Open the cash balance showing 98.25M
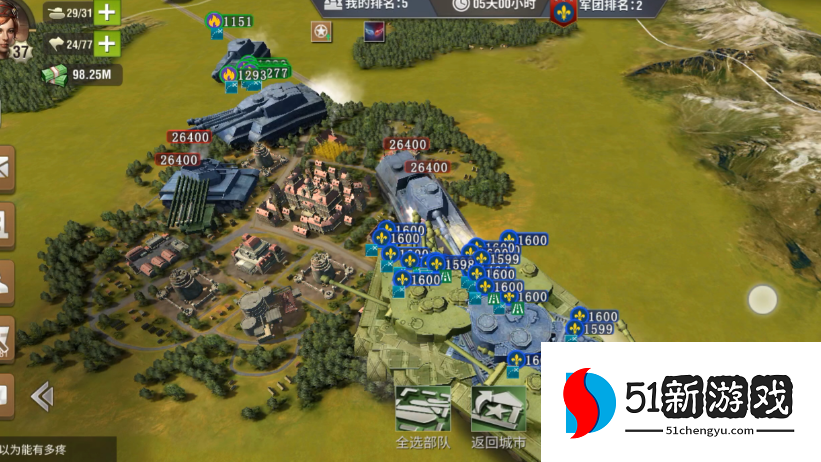This screenshot has width=821, height=462. (x=82, y=74)
